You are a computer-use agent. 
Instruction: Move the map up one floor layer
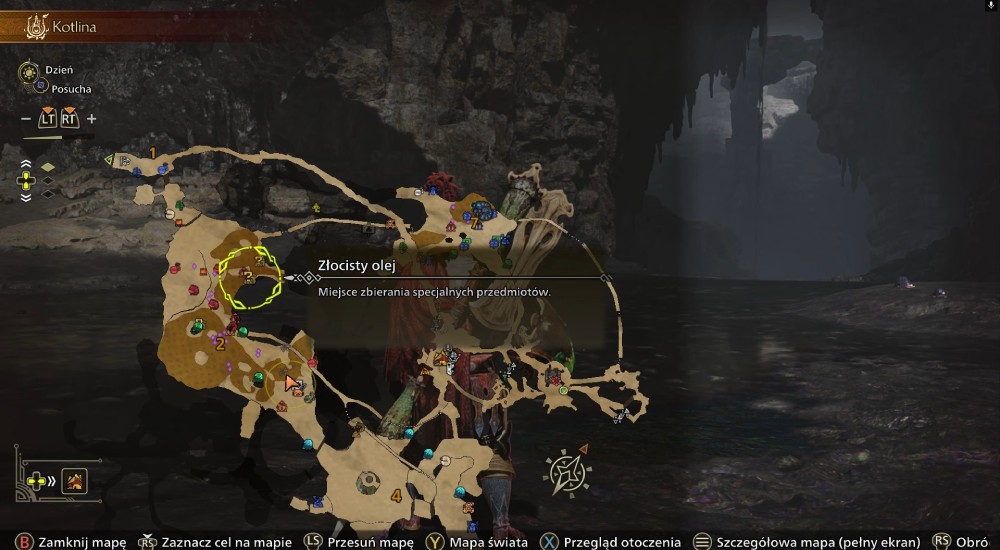click(x=27, y=165)
